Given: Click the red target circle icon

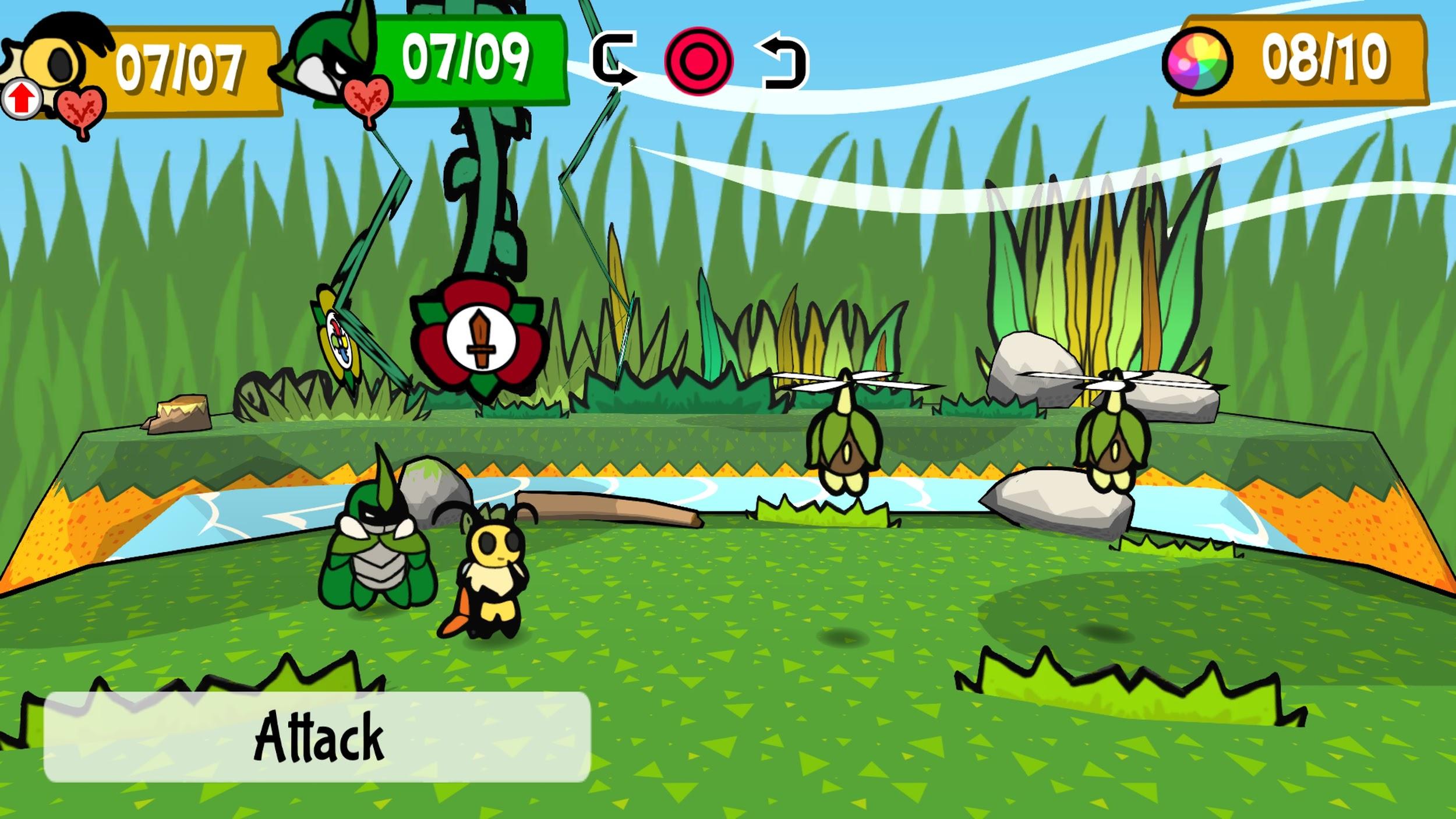Looking at the screenshot, I should click(698, 61).
